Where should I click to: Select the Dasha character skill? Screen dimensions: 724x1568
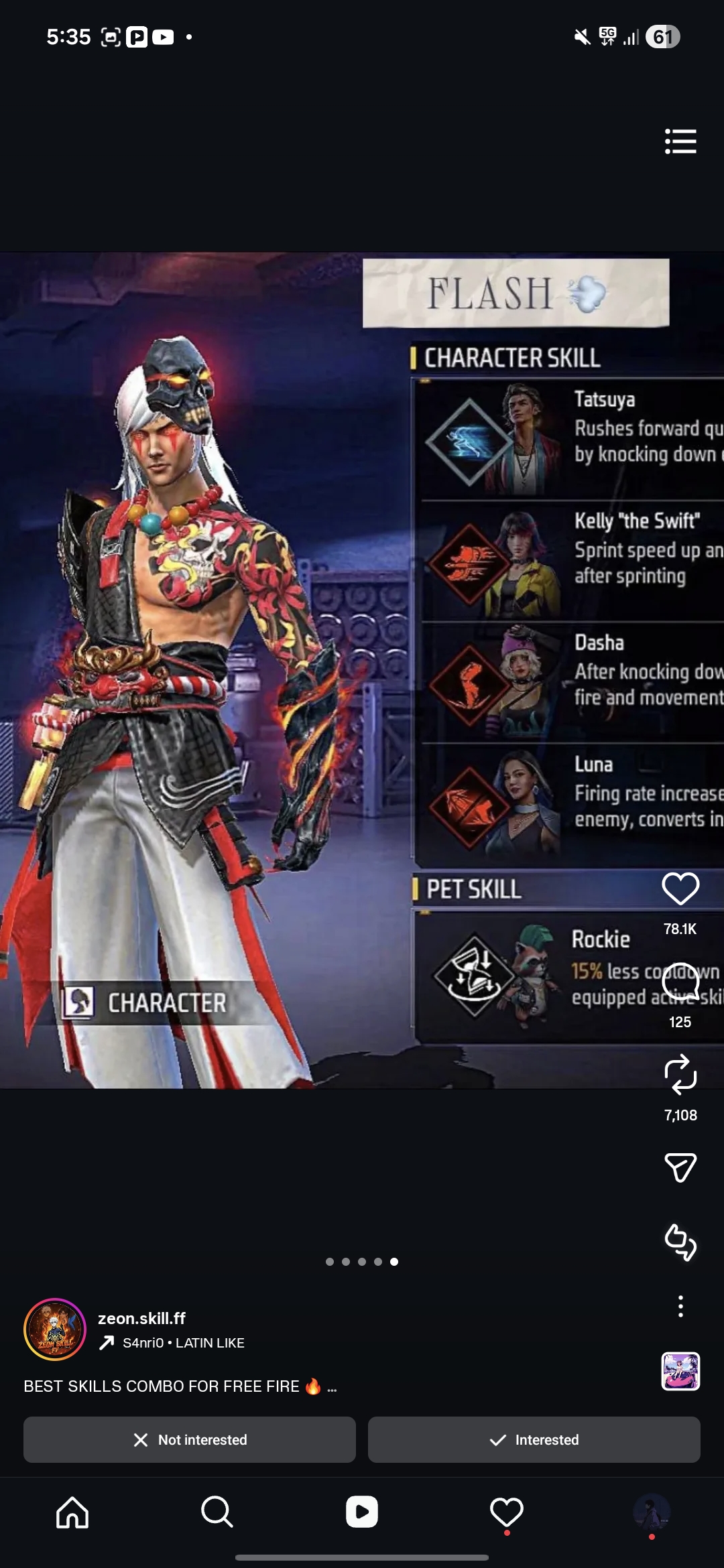[570, 682]
